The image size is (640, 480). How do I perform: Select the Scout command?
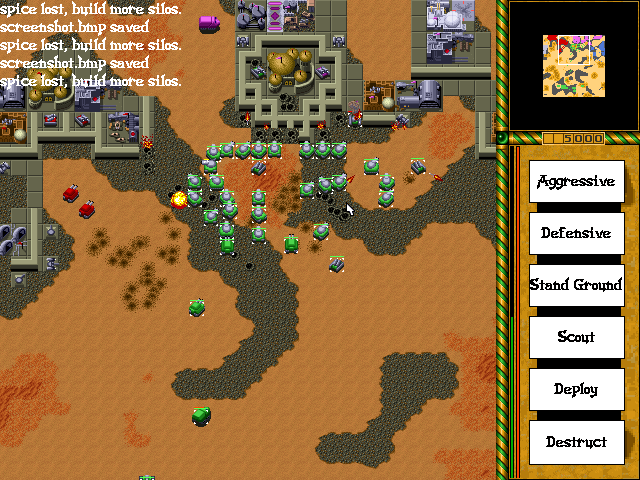pos(576,337)
